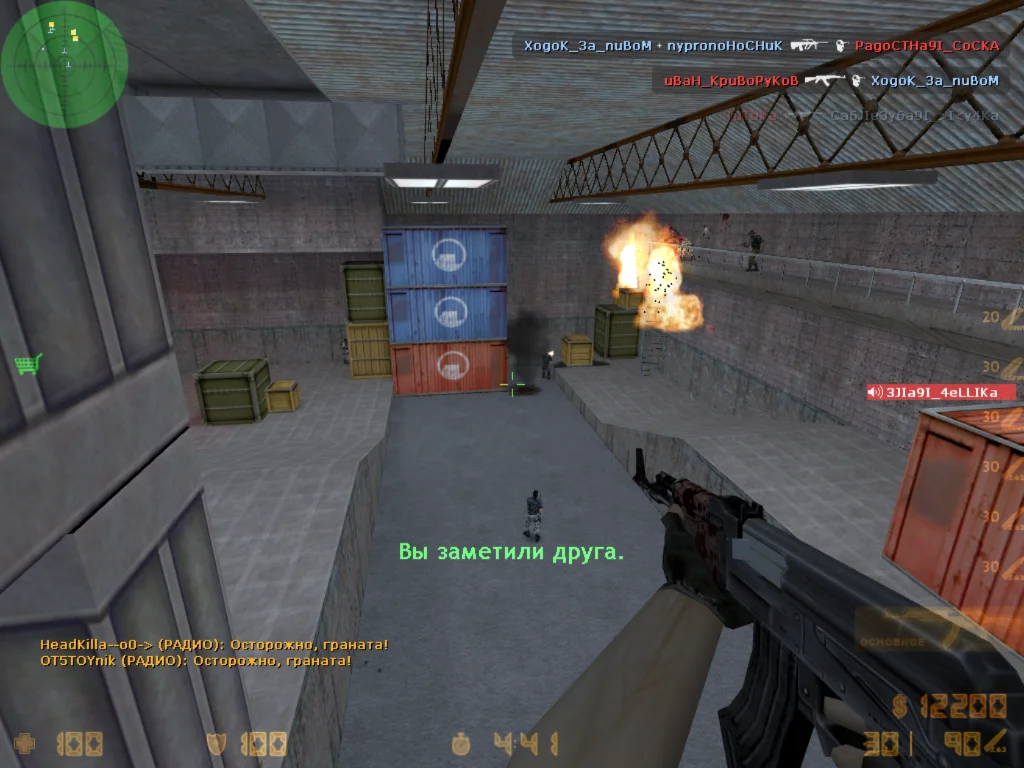
Task: Select HeadKilla-o0-> radio chat message
Action: 214,645
